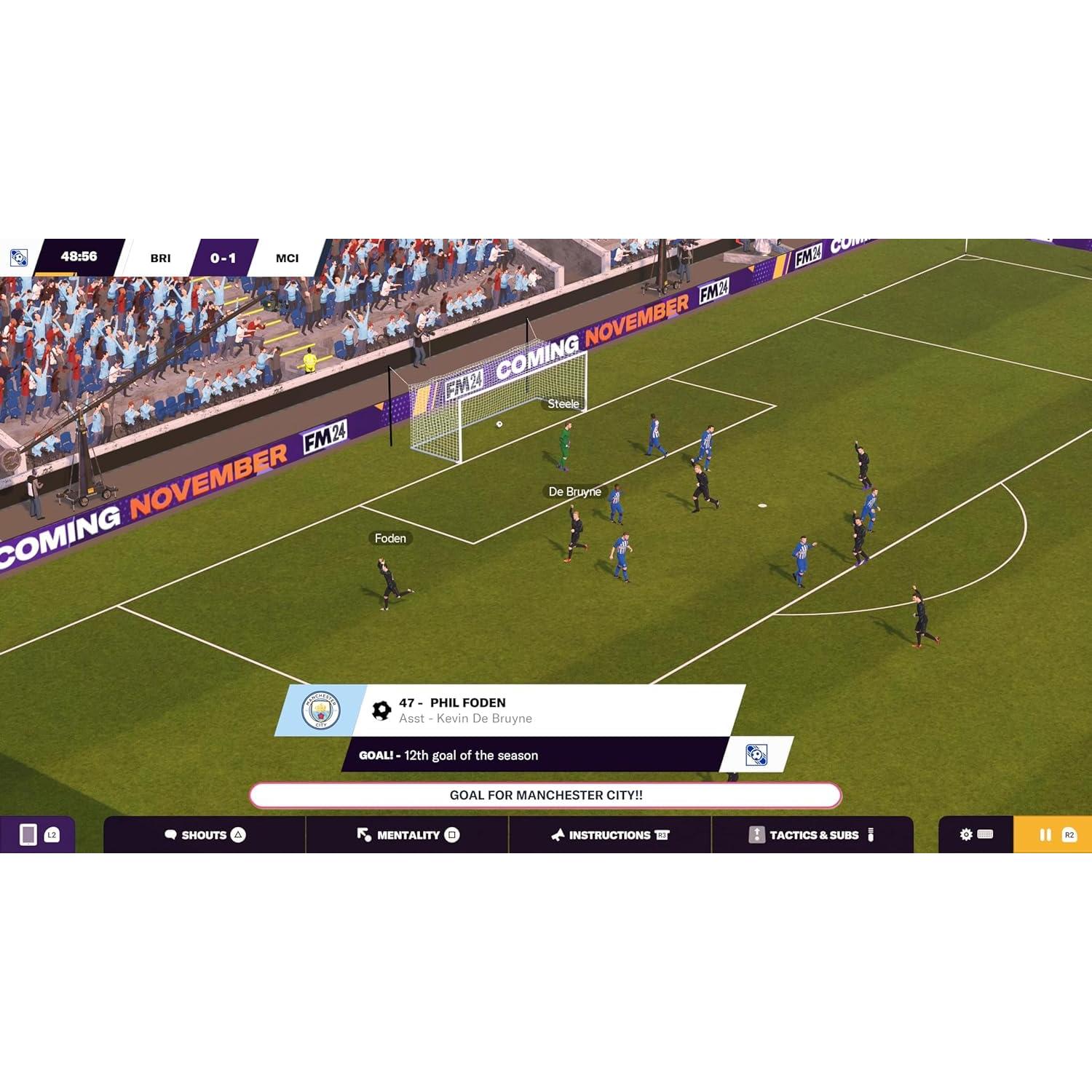1092x1092 pixels.
Task: Click GOAL FOR MANCHESTER CITY banner
Action: (x=545, y=796)
